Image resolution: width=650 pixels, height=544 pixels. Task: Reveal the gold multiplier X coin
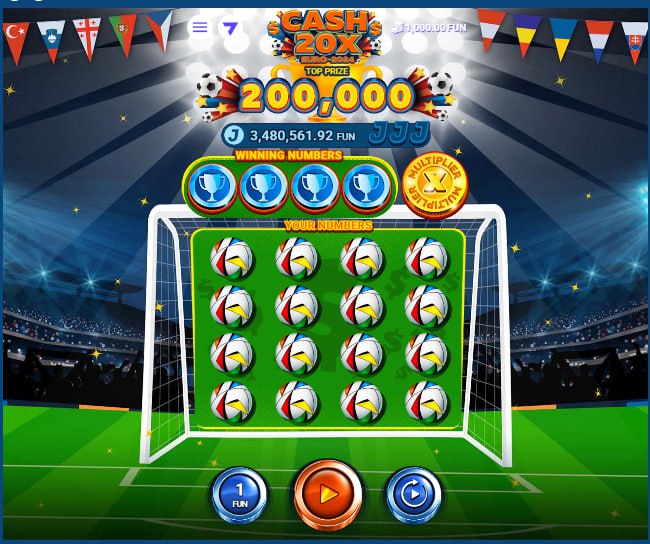[435, 184]
